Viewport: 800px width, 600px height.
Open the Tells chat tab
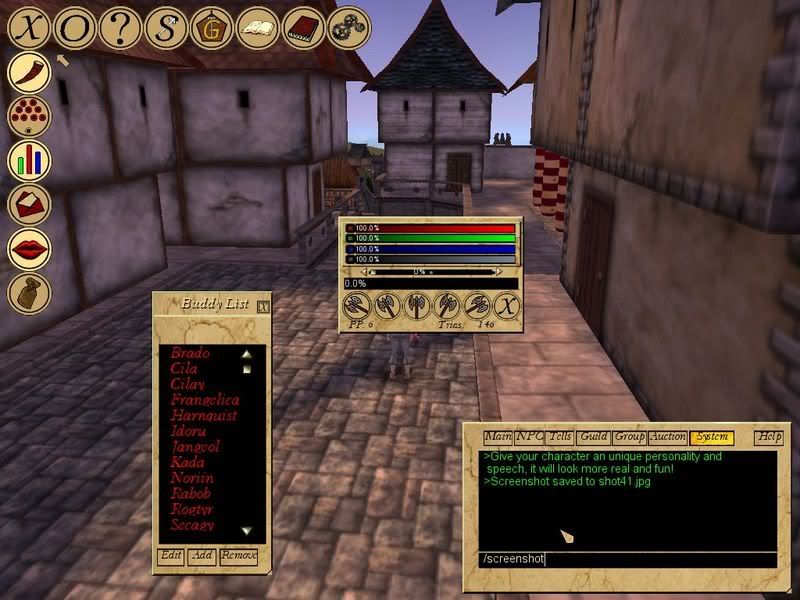coord(560,437)
